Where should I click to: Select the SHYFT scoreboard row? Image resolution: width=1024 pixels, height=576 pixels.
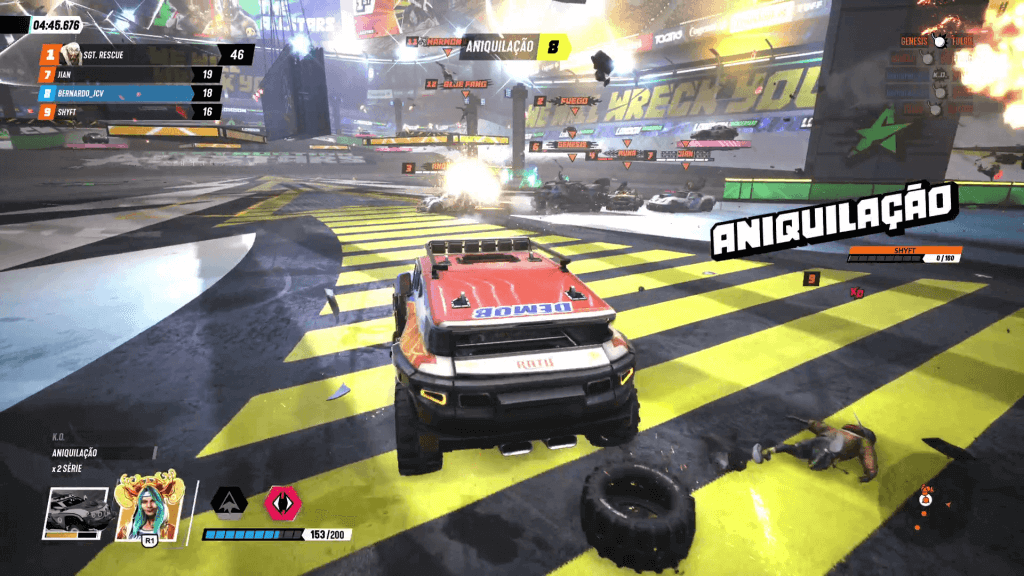coord(130,112)
